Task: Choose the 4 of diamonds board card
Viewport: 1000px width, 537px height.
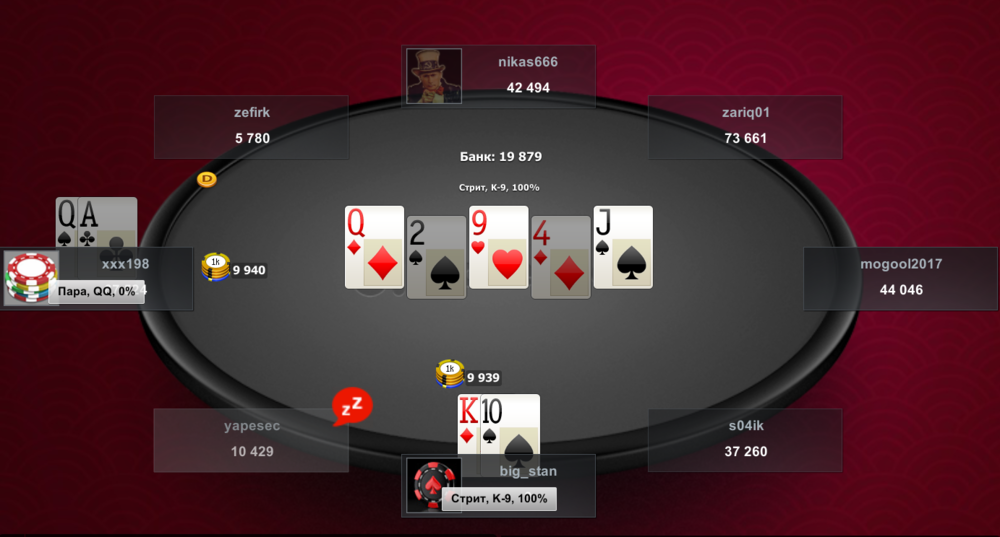Action: [560, 257]
